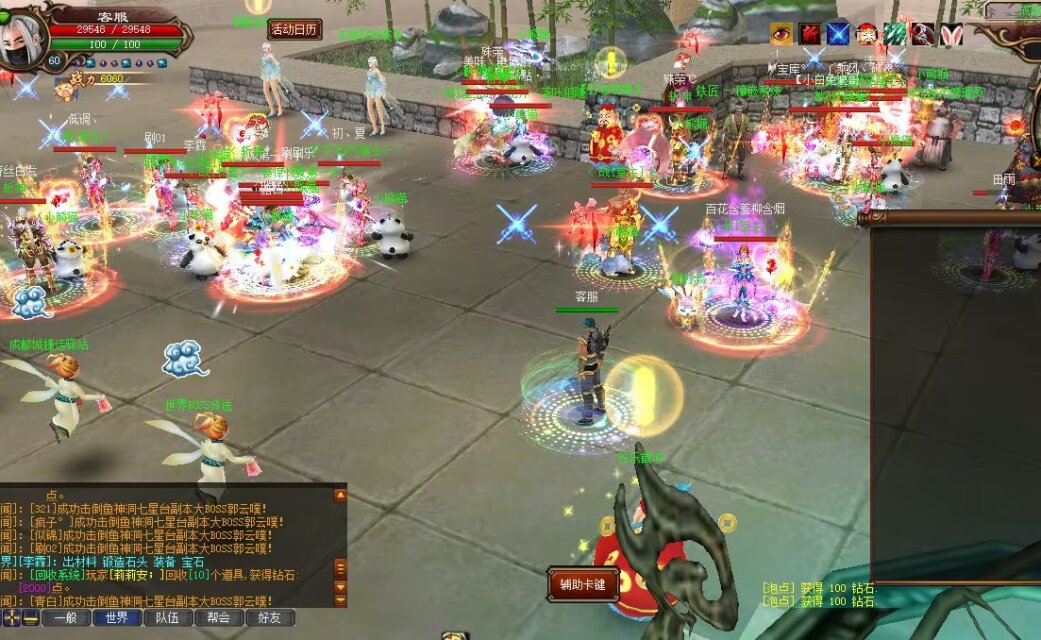Click the dark red ring buff icon

[922, 34]
